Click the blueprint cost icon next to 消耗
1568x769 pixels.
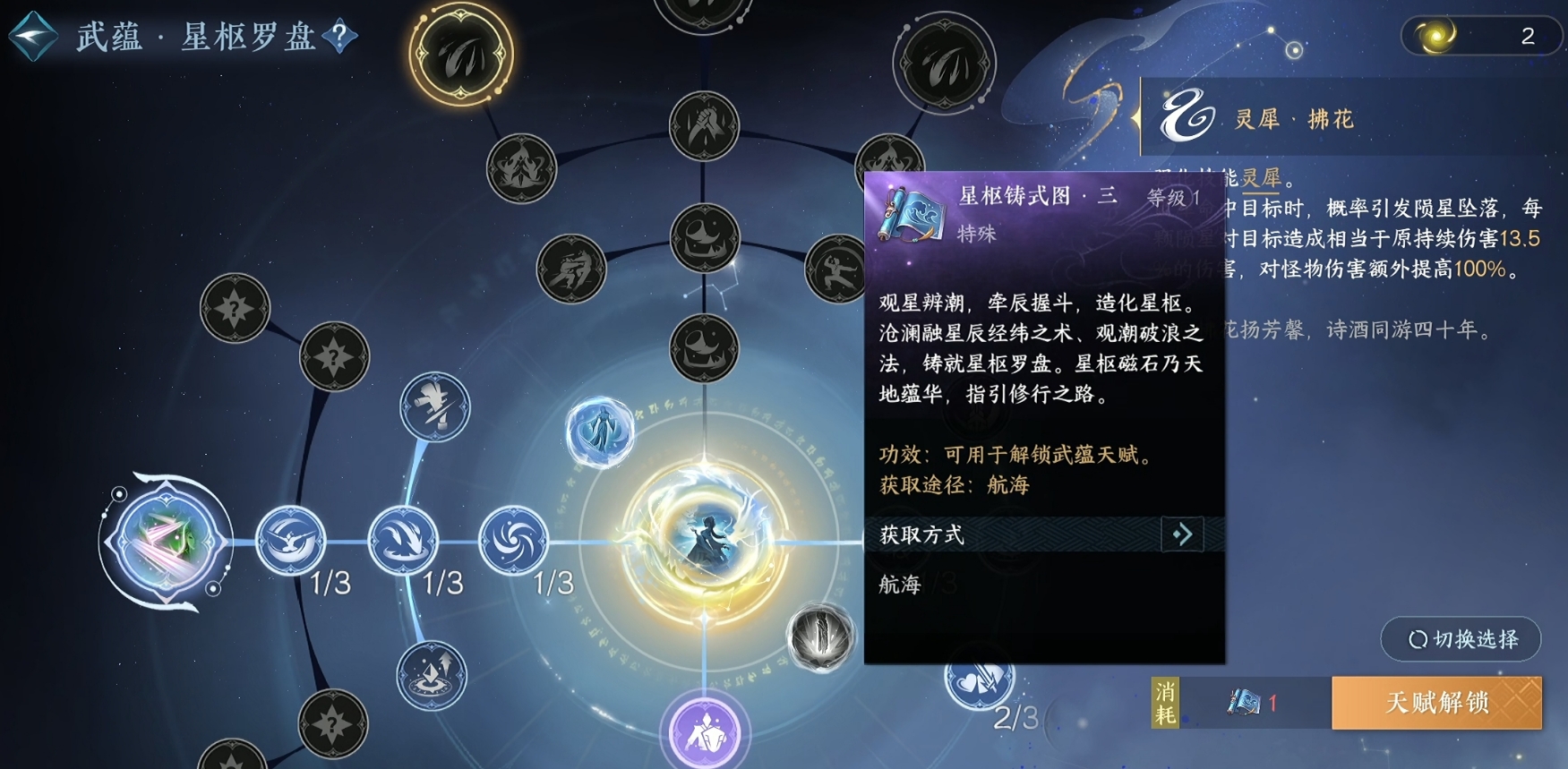tap(1243, 704)
